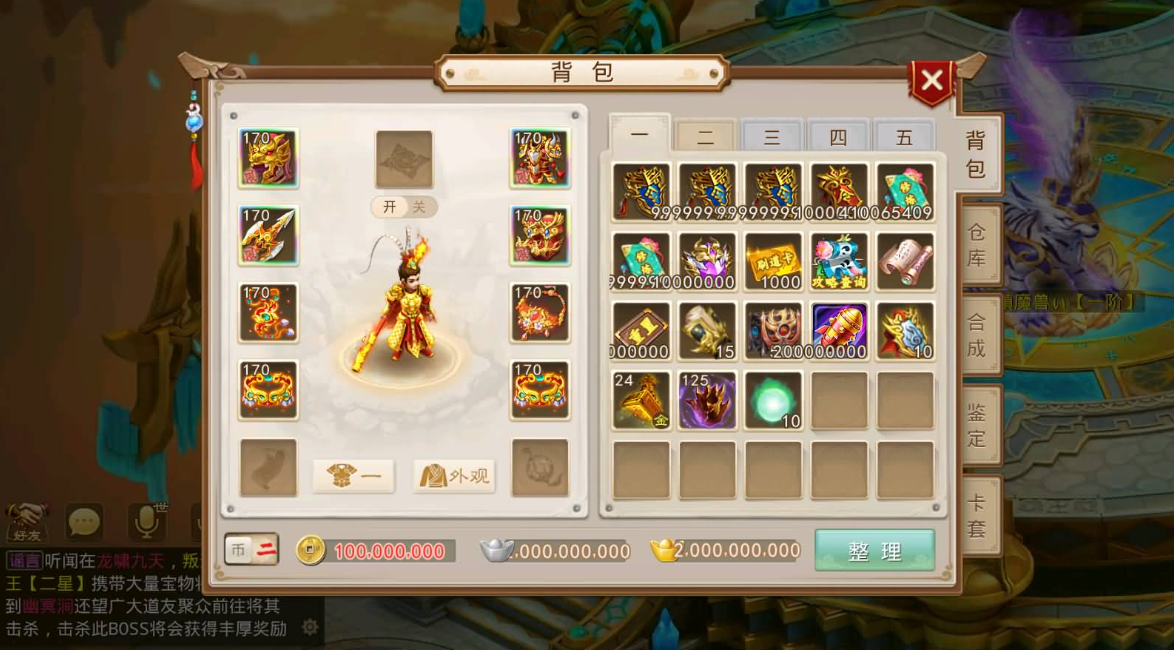Choose the scroll item in the bag
Screen dimensions: 1174x650
coord(905,261)
